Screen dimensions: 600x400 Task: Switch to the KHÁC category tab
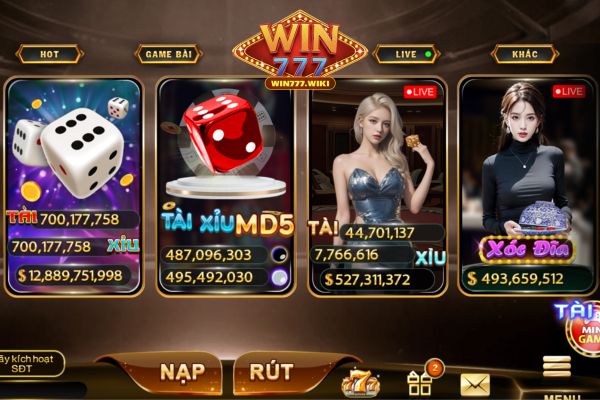(x=525, y=54)
